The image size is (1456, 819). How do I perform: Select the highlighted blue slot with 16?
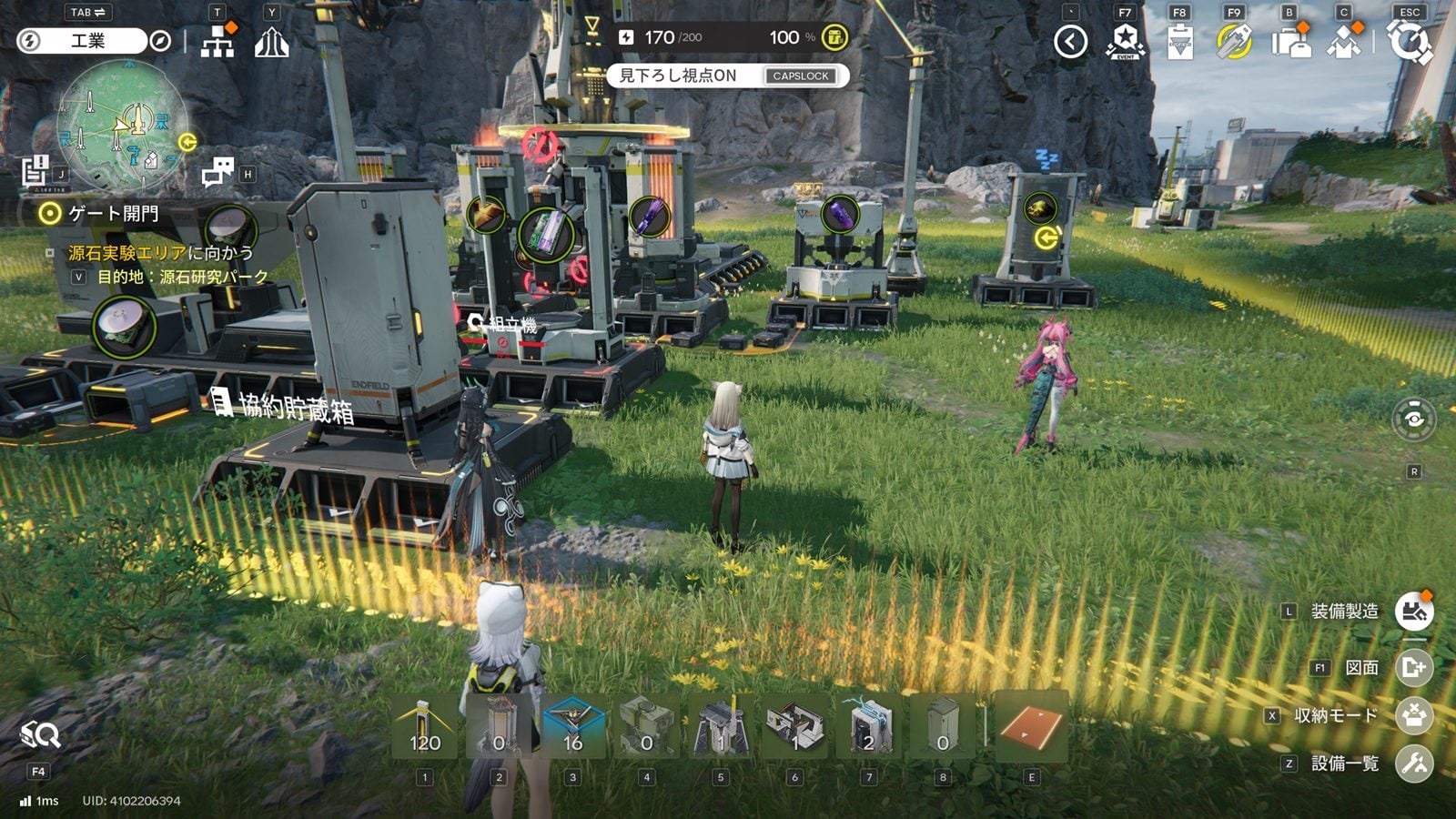pyautogui.click(x=572, y=726)
